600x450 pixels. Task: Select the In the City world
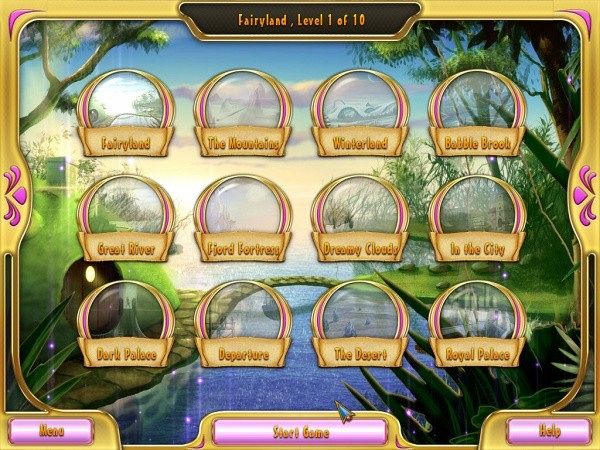(477, 216)
